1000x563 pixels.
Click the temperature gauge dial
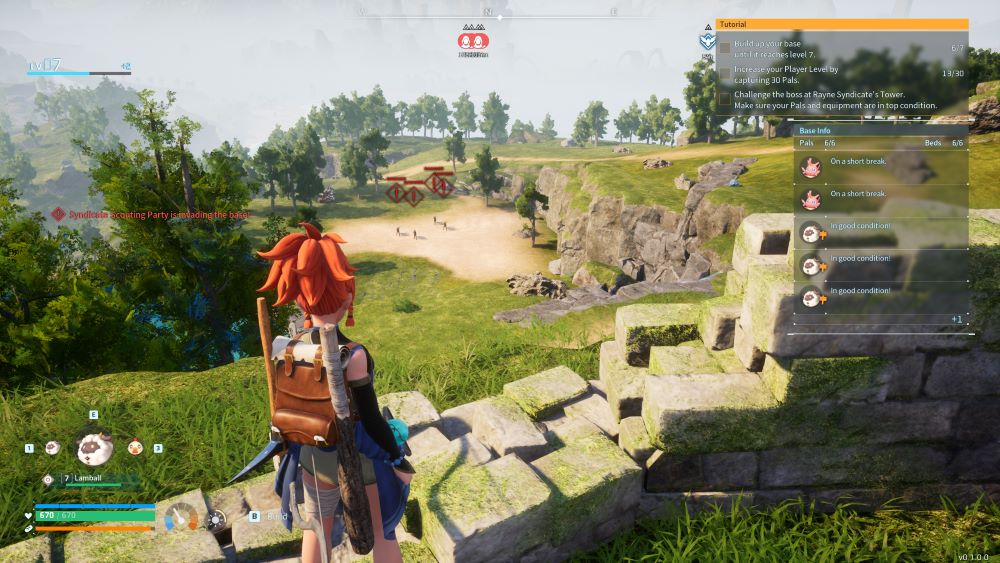point(182,518)
